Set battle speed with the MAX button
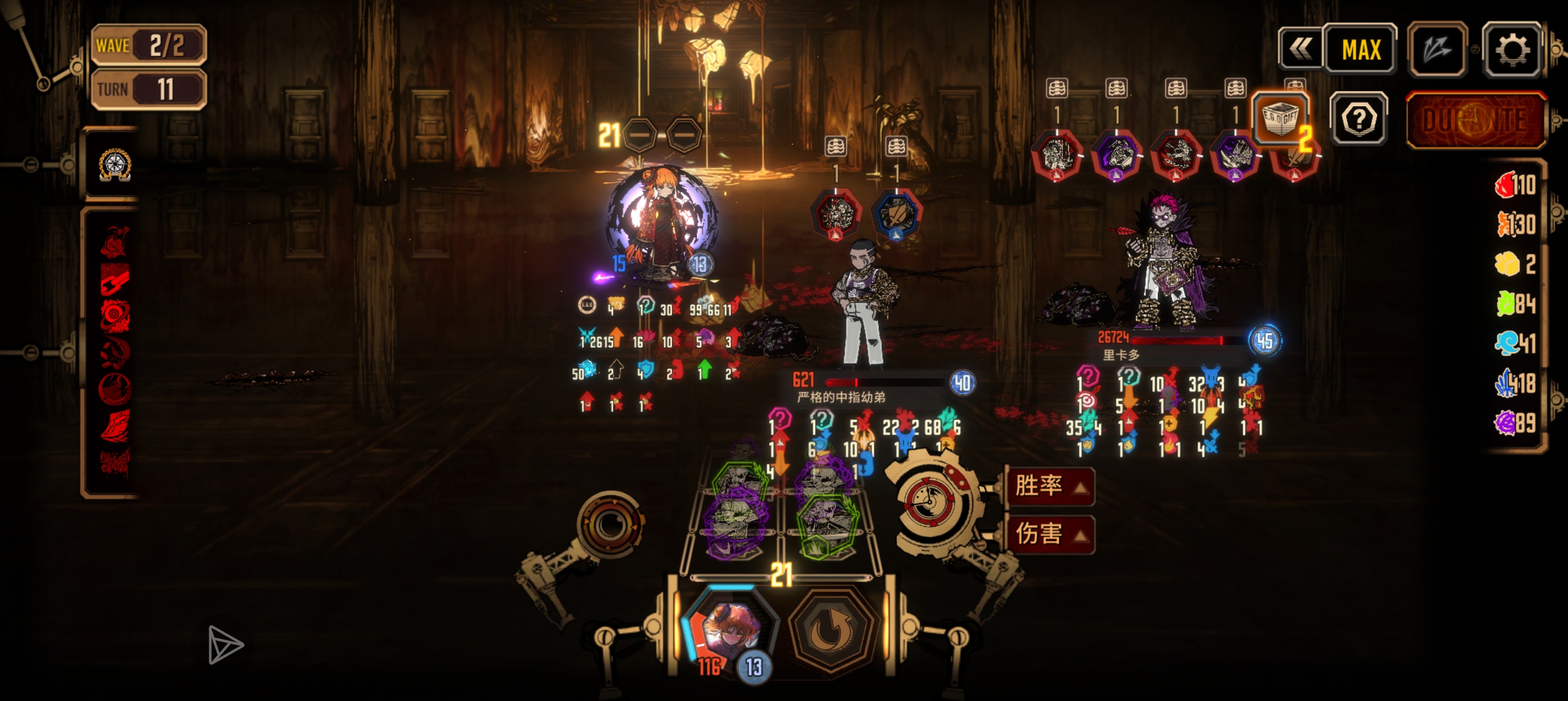This screenshot has width=1568, height=701. (x=1360, y=49)
